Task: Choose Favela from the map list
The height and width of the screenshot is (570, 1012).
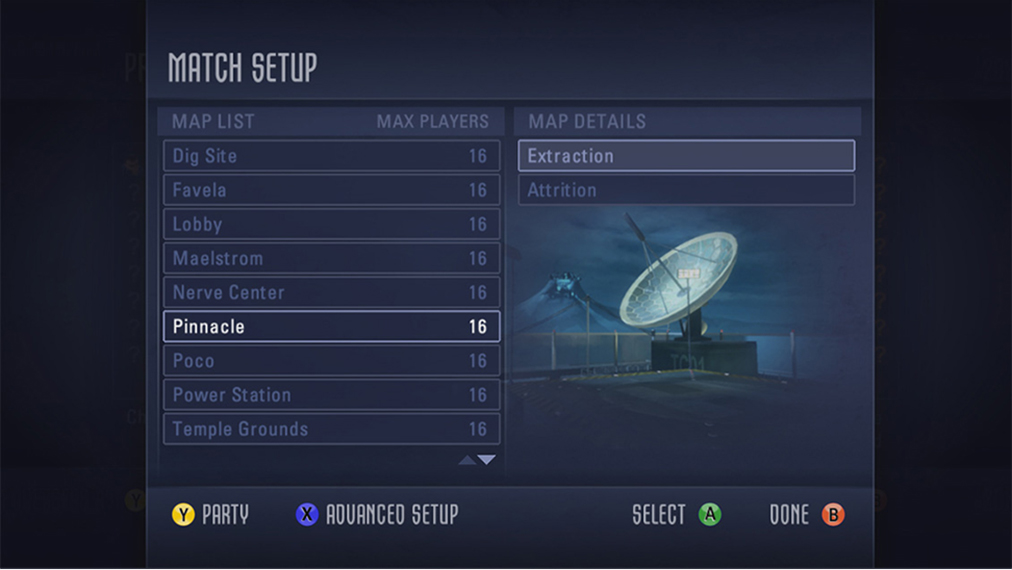Action: pos(331,190)
